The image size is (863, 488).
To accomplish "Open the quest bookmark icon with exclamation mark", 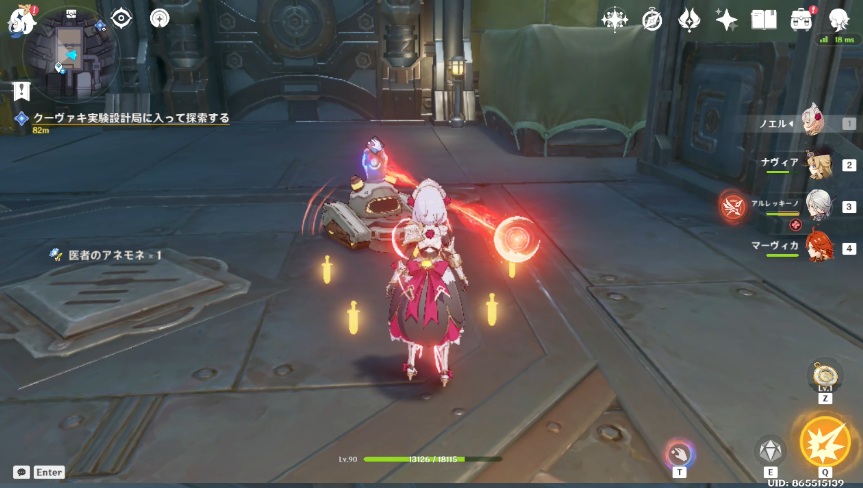I will [x=22, y=91].
